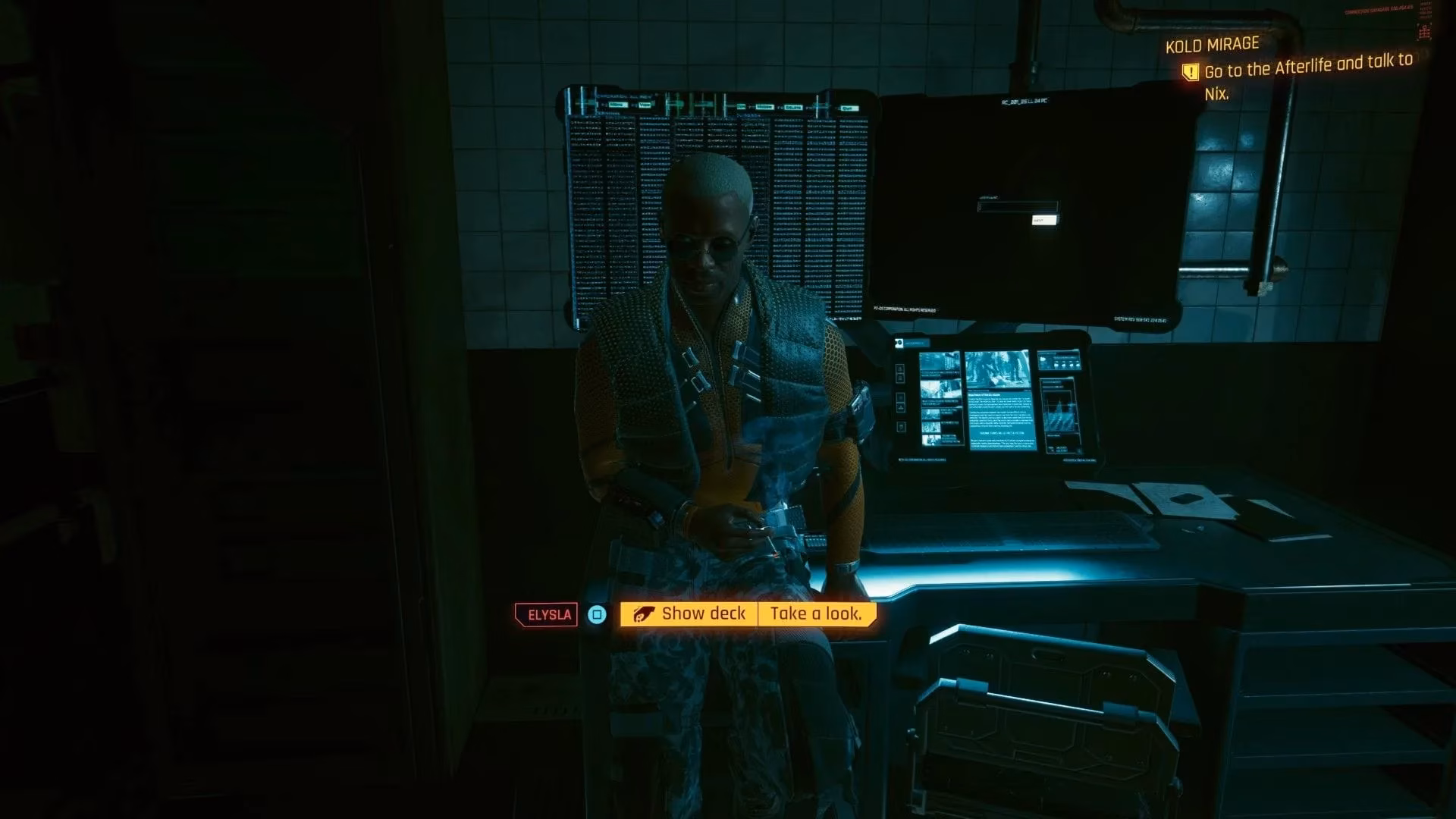The width and height of the screenshot is (1456, 819).
Task: Select the second sidebar icon on the tablet screen
Action: pos(901,376)
